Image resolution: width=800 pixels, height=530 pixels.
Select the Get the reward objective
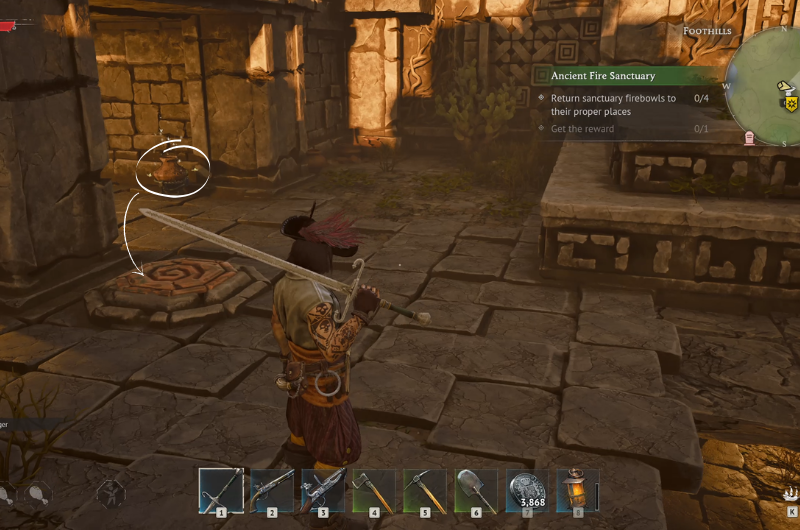[582, 129]
